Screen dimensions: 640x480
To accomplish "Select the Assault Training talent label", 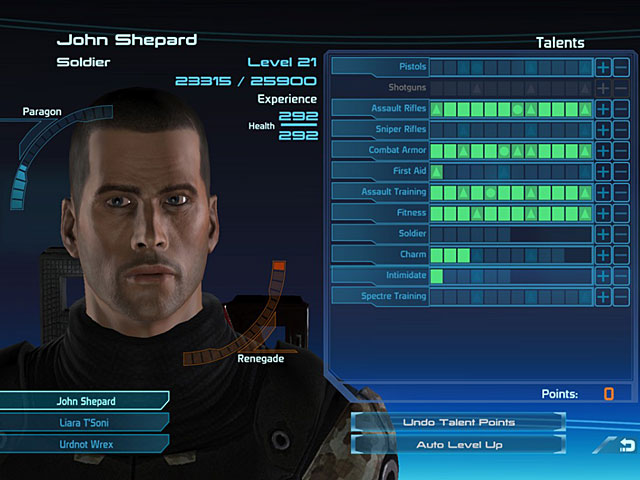I will [x=380, y=192].
